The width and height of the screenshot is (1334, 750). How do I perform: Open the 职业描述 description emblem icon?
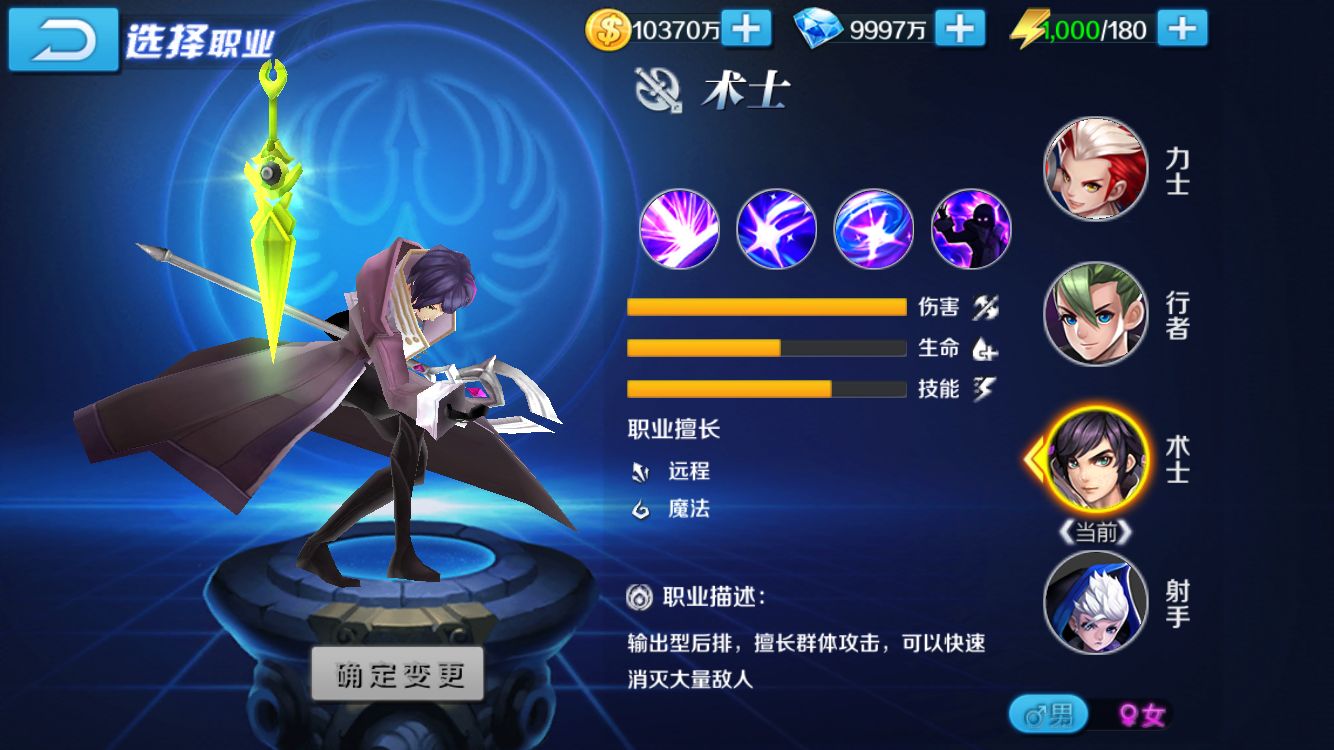638,595
